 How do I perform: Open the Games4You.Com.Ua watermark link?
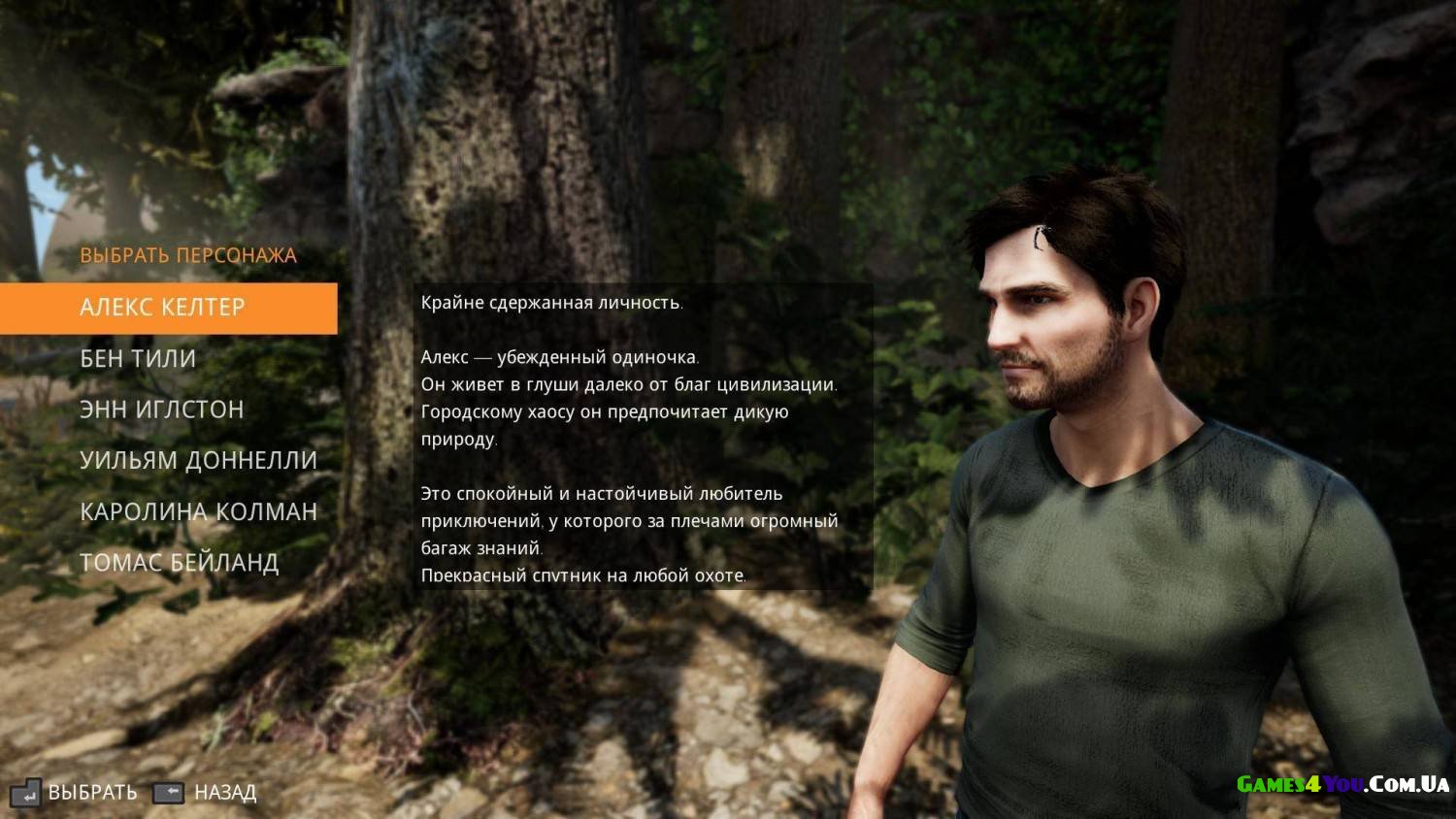[x=1342, y=784]
